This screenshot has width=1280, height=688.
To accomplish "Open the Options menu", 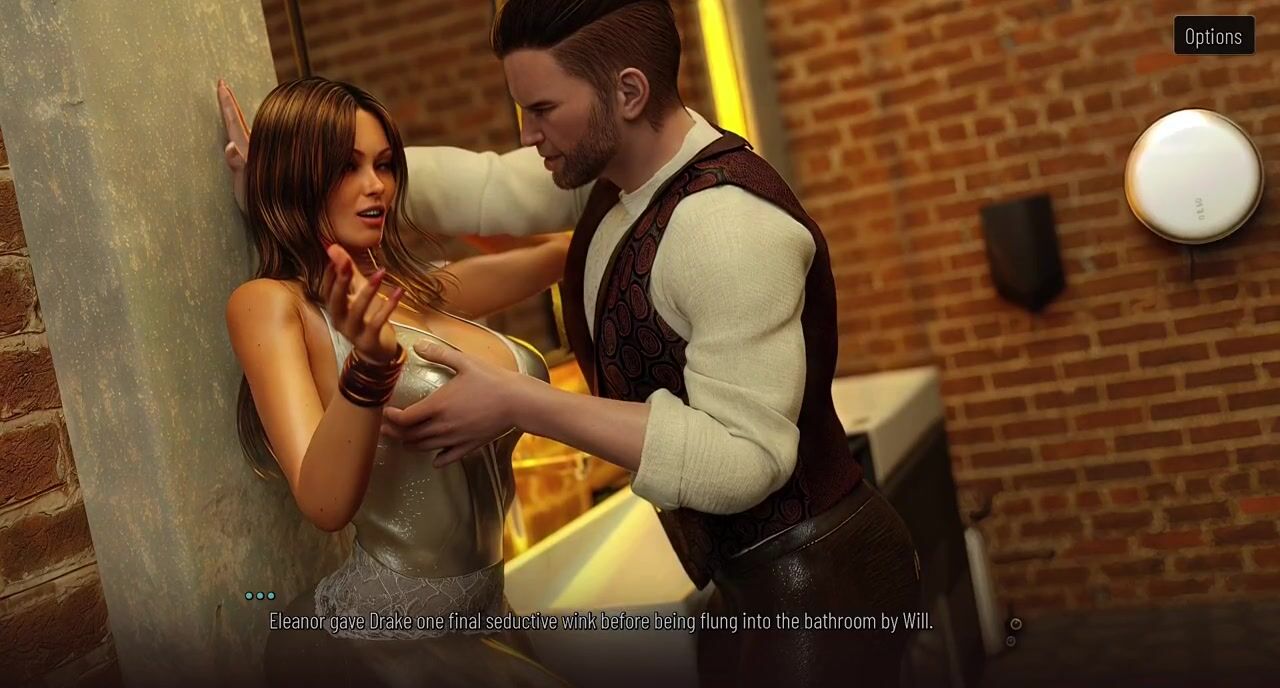I will [1213, 36].
